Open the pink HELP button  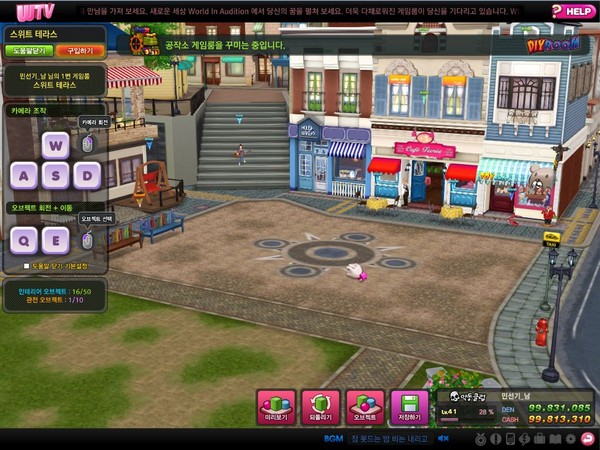[573, 11]
